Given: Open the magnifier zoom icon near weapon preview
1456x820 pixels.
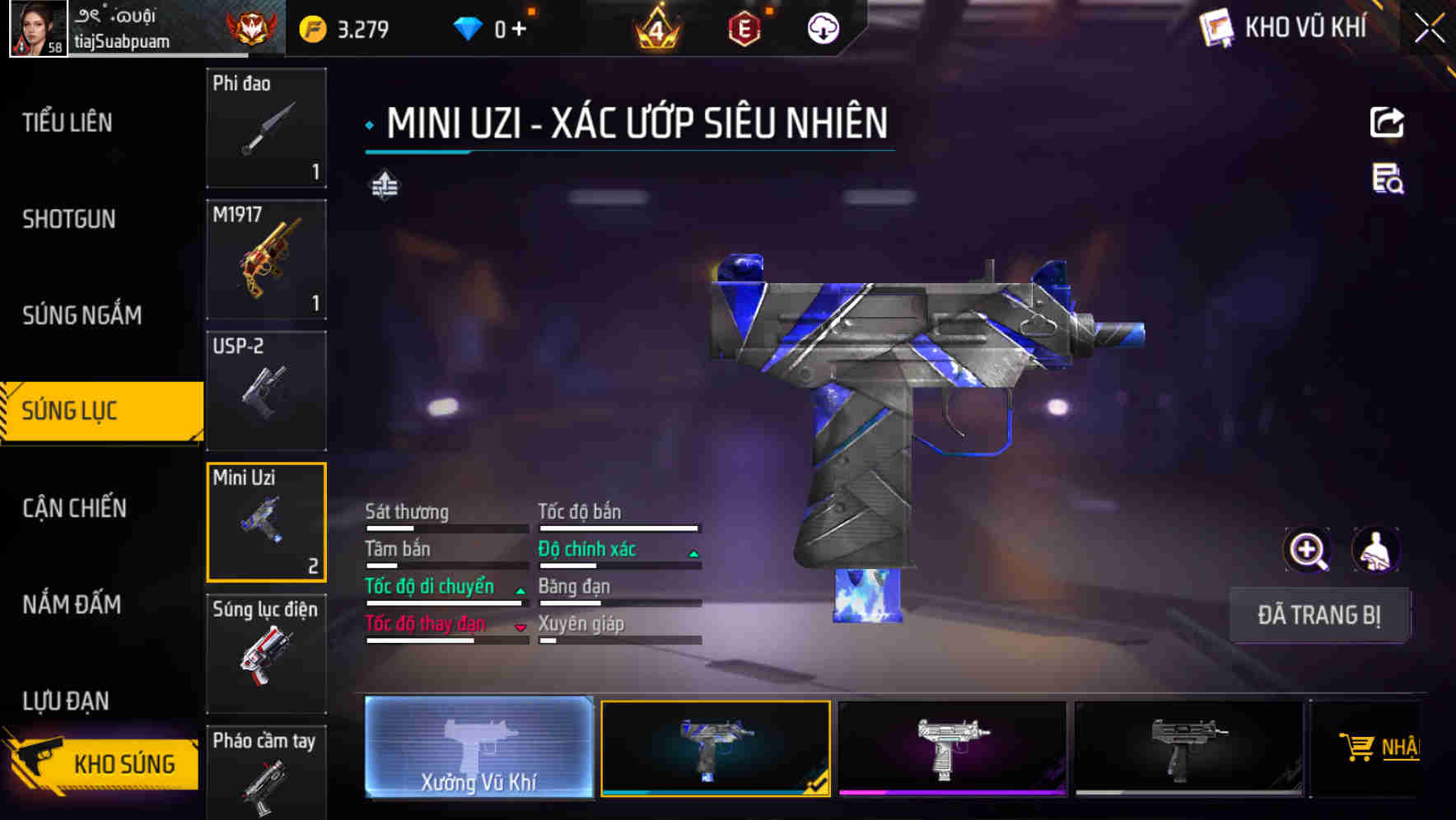Looking at the screenshot, I should (x=1308, y=550).
